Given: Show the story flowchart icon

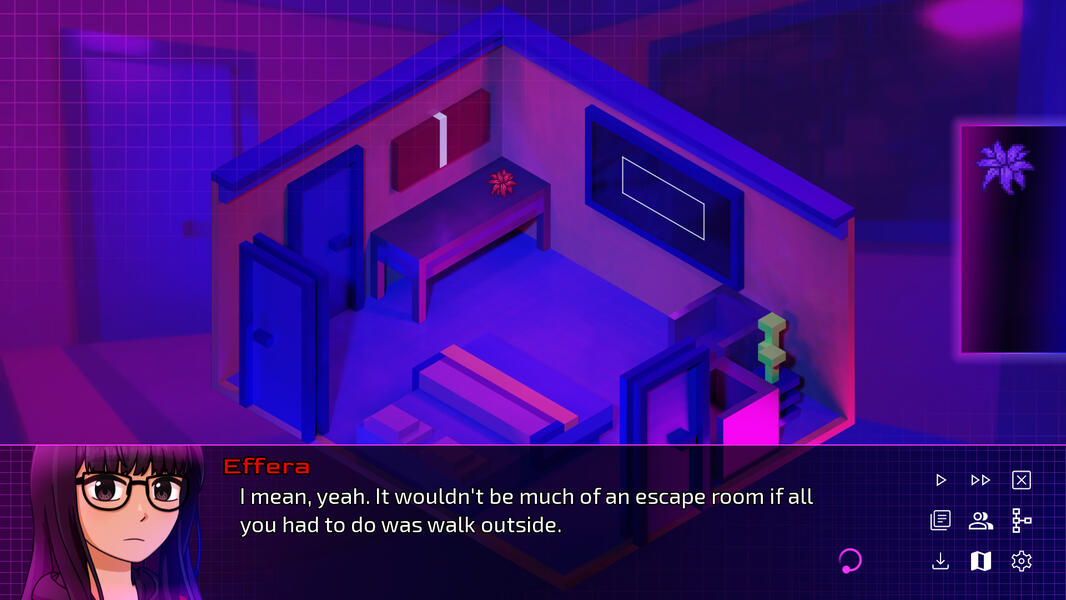Looking at the screenshot, I should tap(1021, 520).
